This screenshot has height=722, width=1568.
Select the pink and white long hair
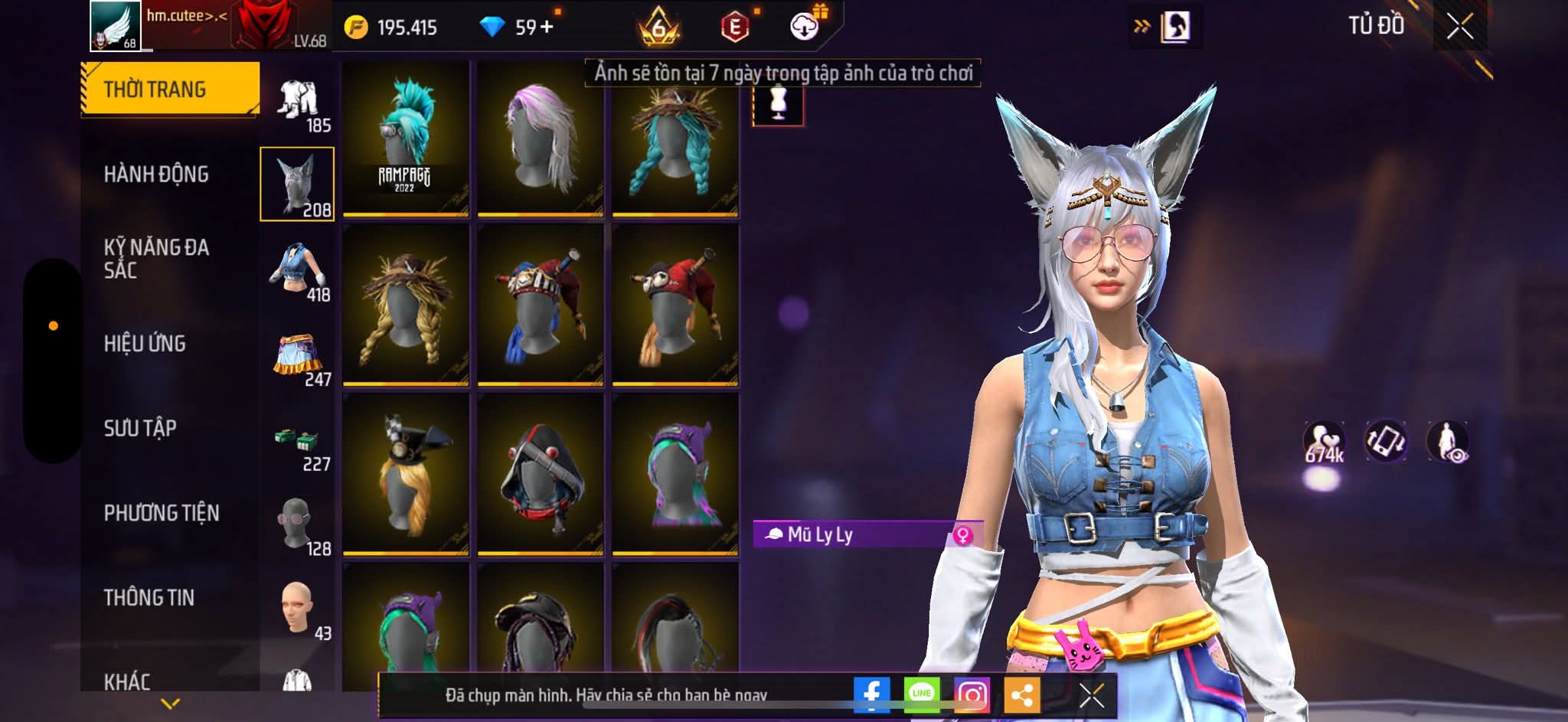pos(540,138)
